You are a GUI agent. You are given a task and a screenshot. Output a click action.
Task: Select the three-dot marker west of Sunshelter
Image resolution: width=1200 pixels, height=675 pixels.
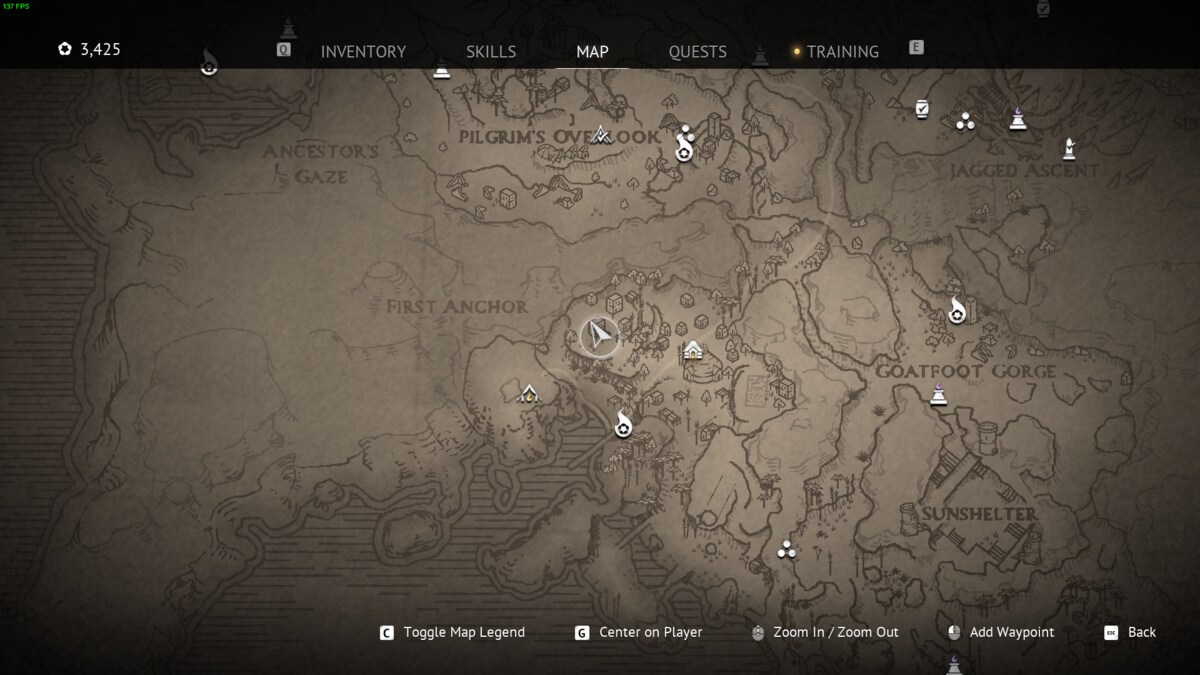[786, 549]
